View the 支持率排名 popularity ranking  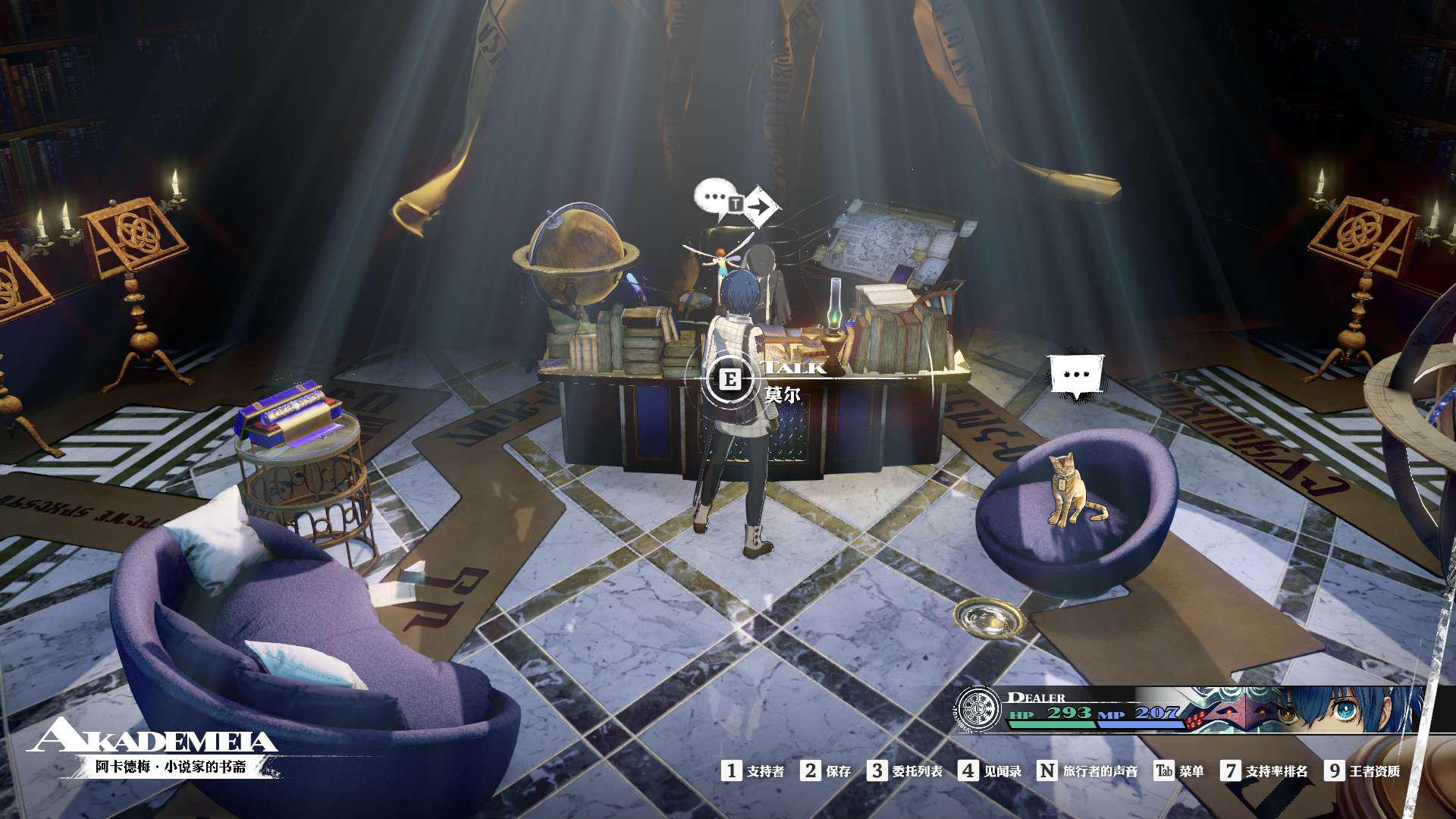(x=1264, y=771)
